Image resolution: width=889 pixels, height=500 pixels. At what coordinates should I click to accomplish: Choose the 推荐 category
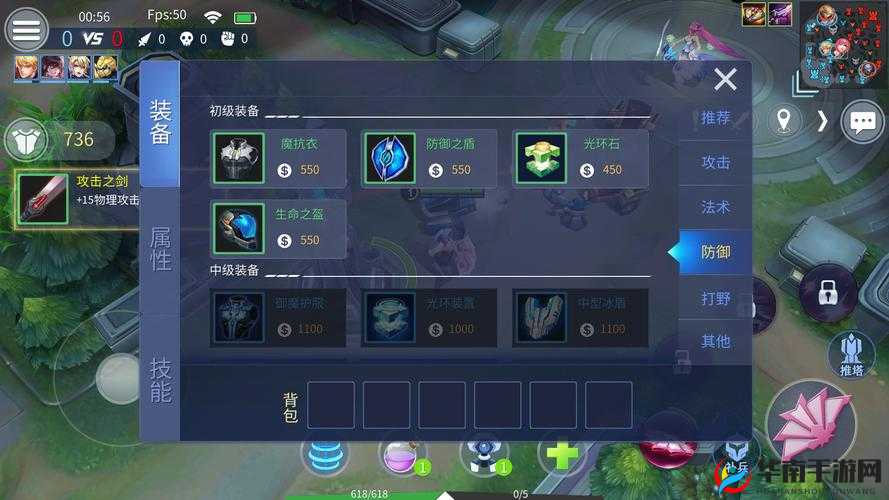[715, 117]
